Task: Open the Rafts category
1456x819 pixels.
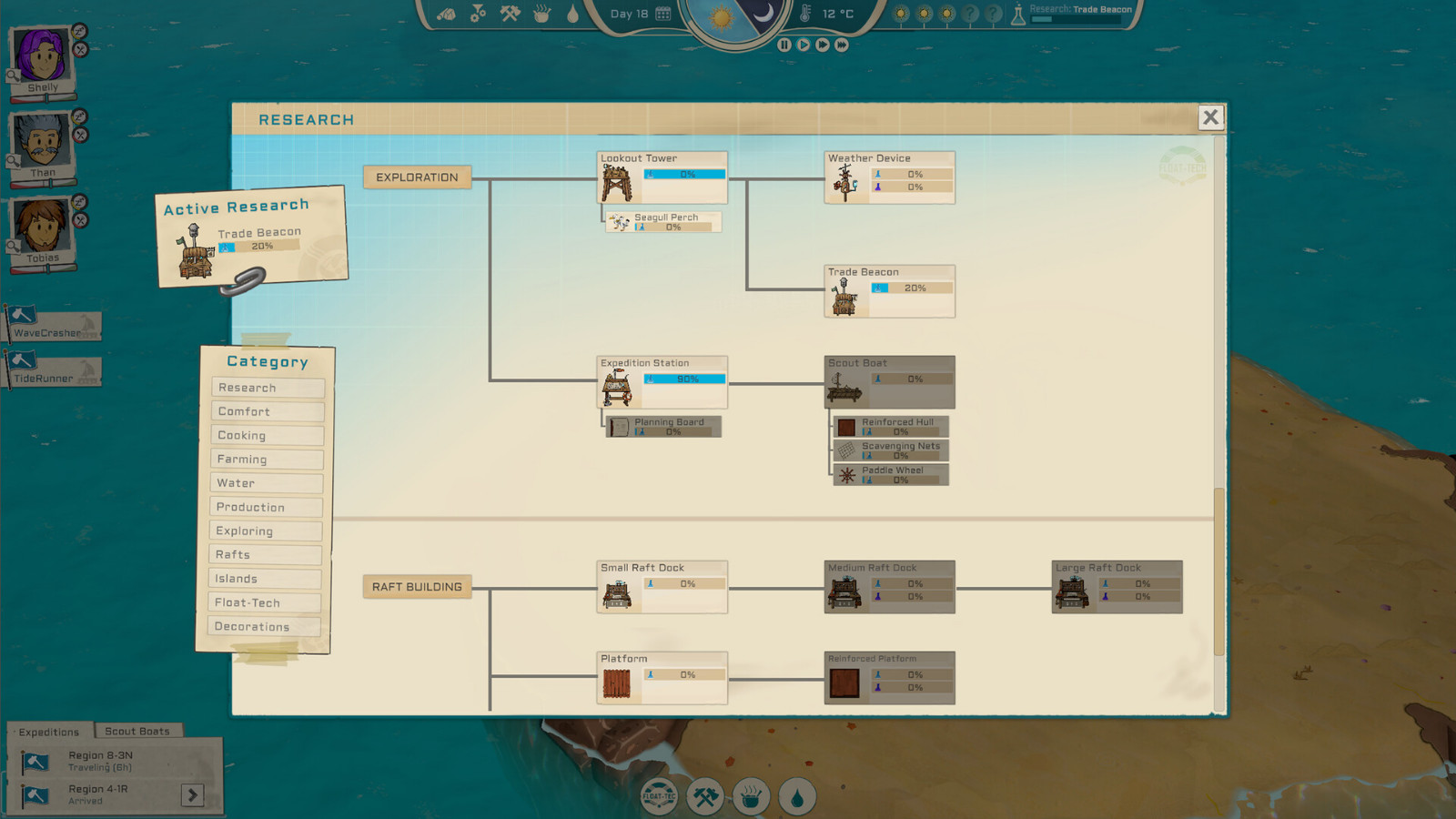Action: pos(265,554)
